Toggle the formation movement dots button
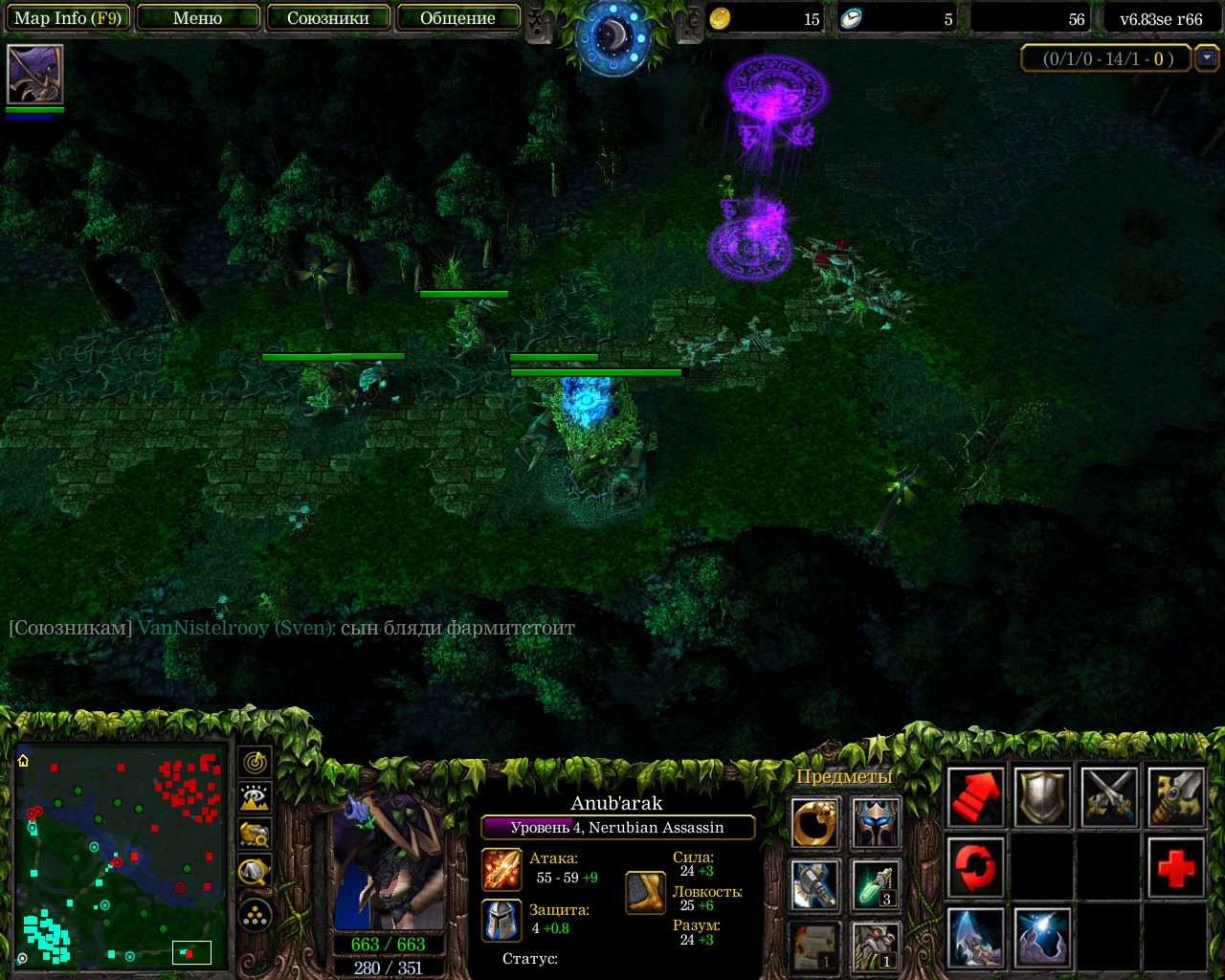Screen dimensions: 1225x980 [x=255, y=916]
